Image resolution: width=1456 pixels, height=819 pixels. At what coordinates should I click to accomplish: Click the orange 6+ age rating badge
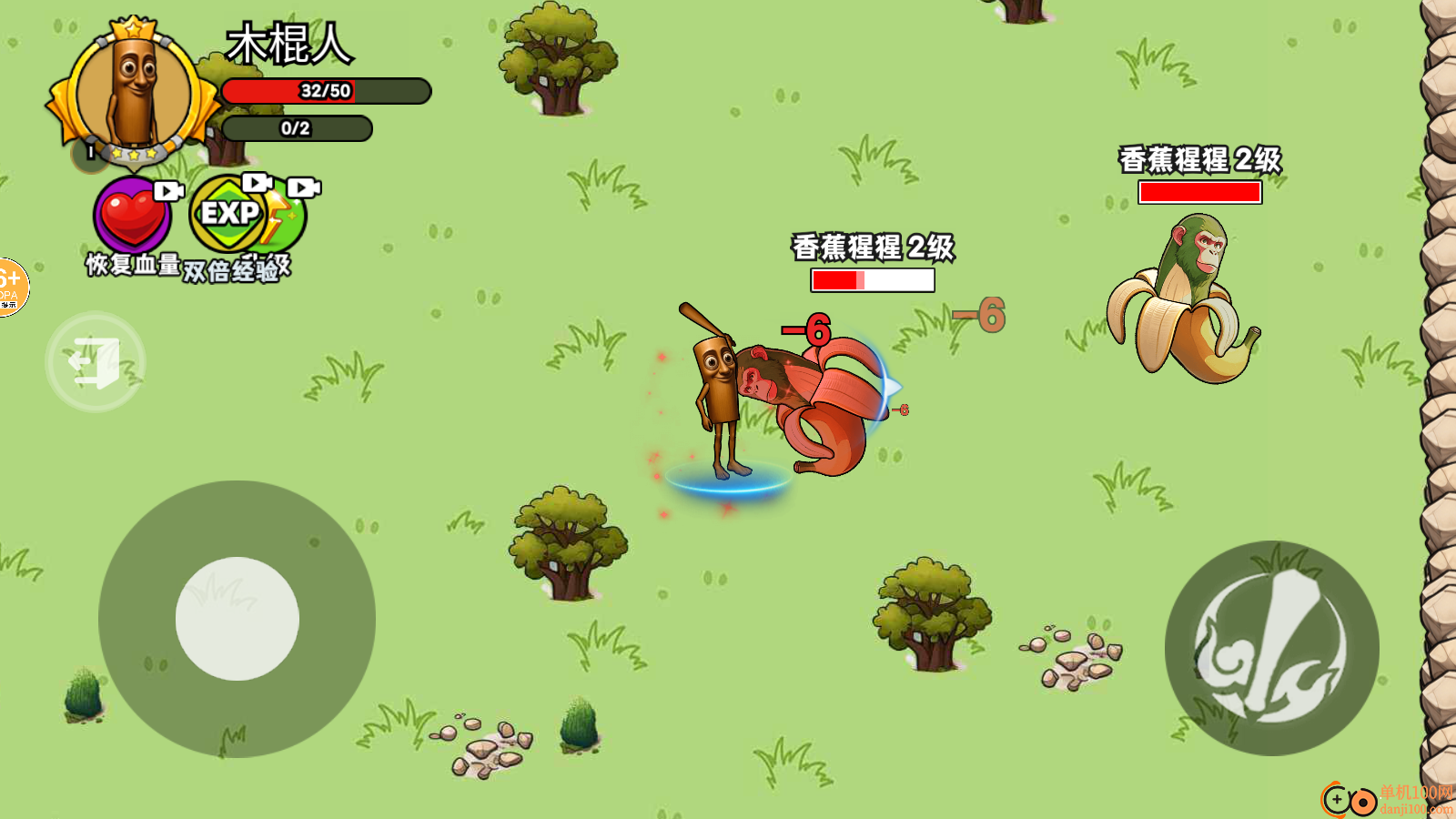pos(11,287)
